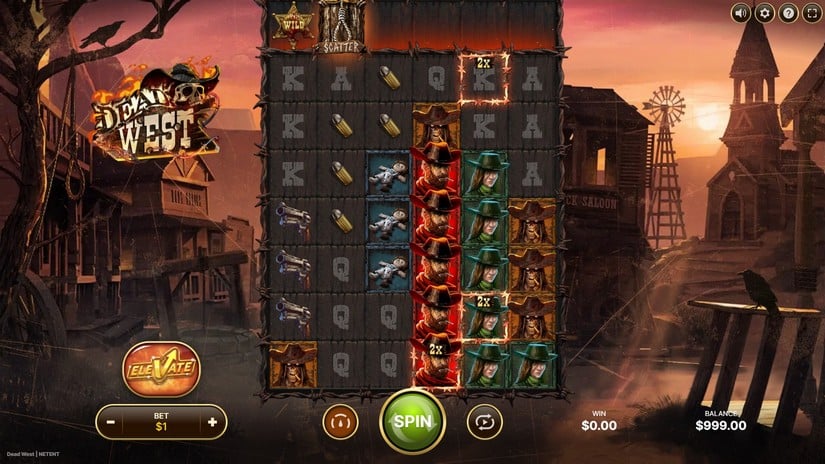This screenshot has height=464, width=825.
Task: Increase the bet with the plus button
Action: pyautogui.click(x=211, y=422)
